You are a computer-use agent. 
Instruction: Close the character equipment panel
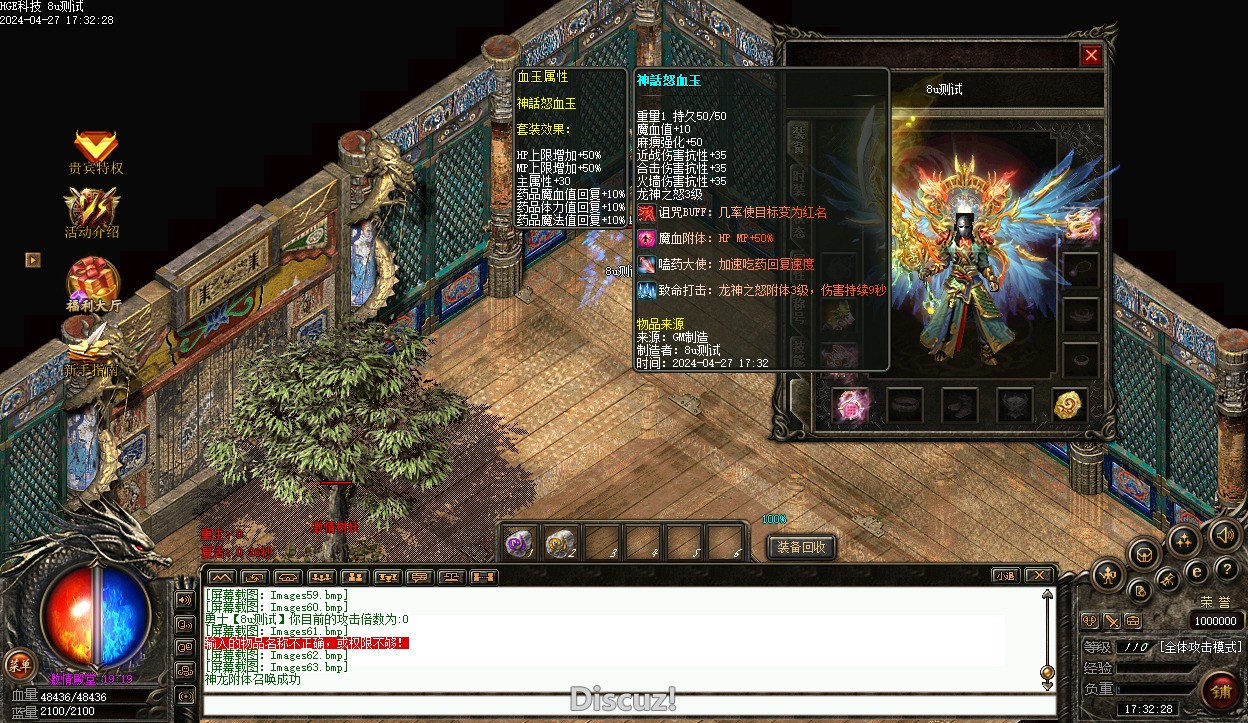[1091, 56]
